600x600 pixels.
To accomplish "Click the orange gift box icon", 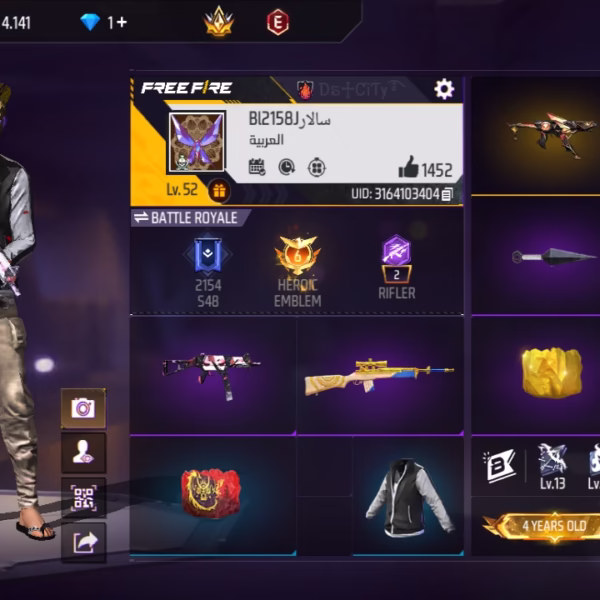I will tap(218, 190).
